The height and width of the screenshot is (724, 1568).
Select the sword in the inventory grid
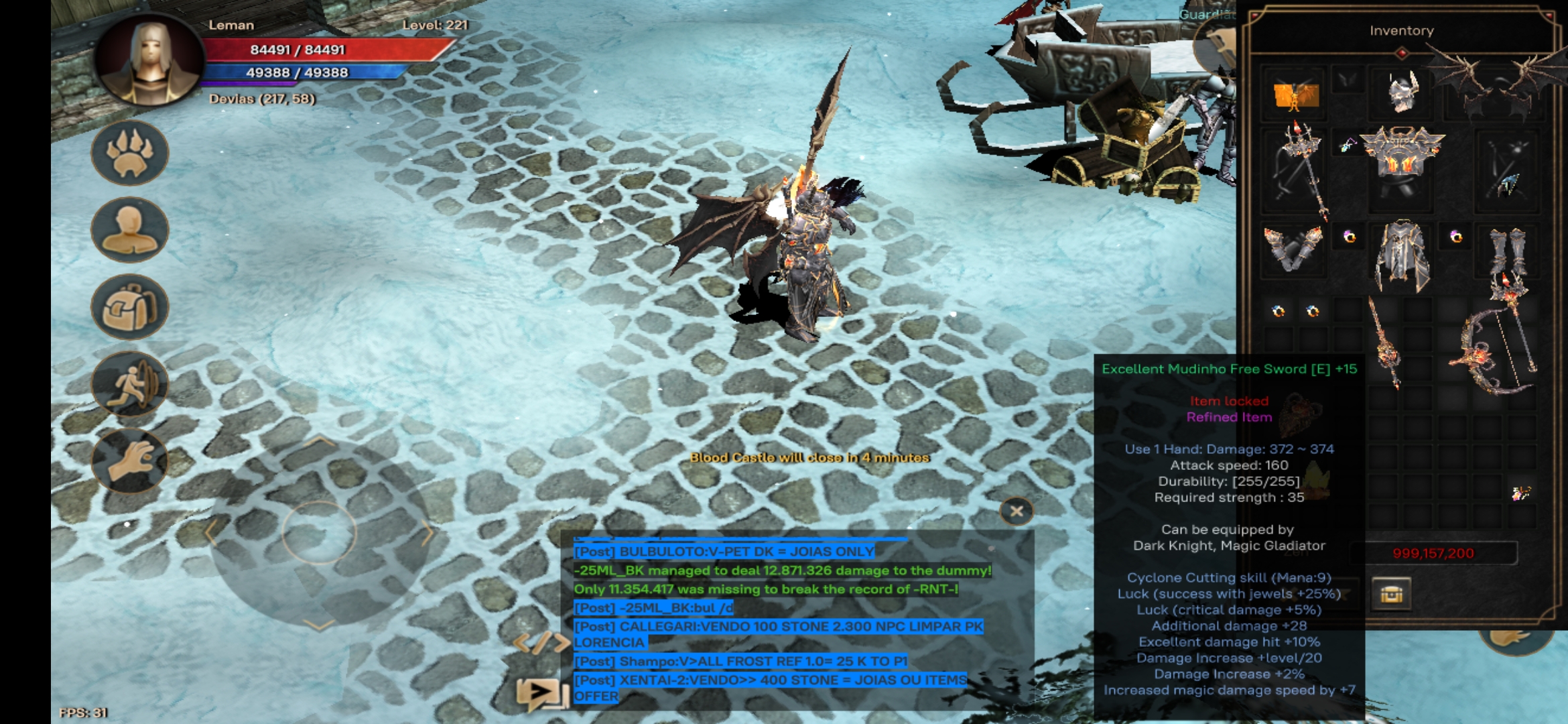click(1385, 342)
